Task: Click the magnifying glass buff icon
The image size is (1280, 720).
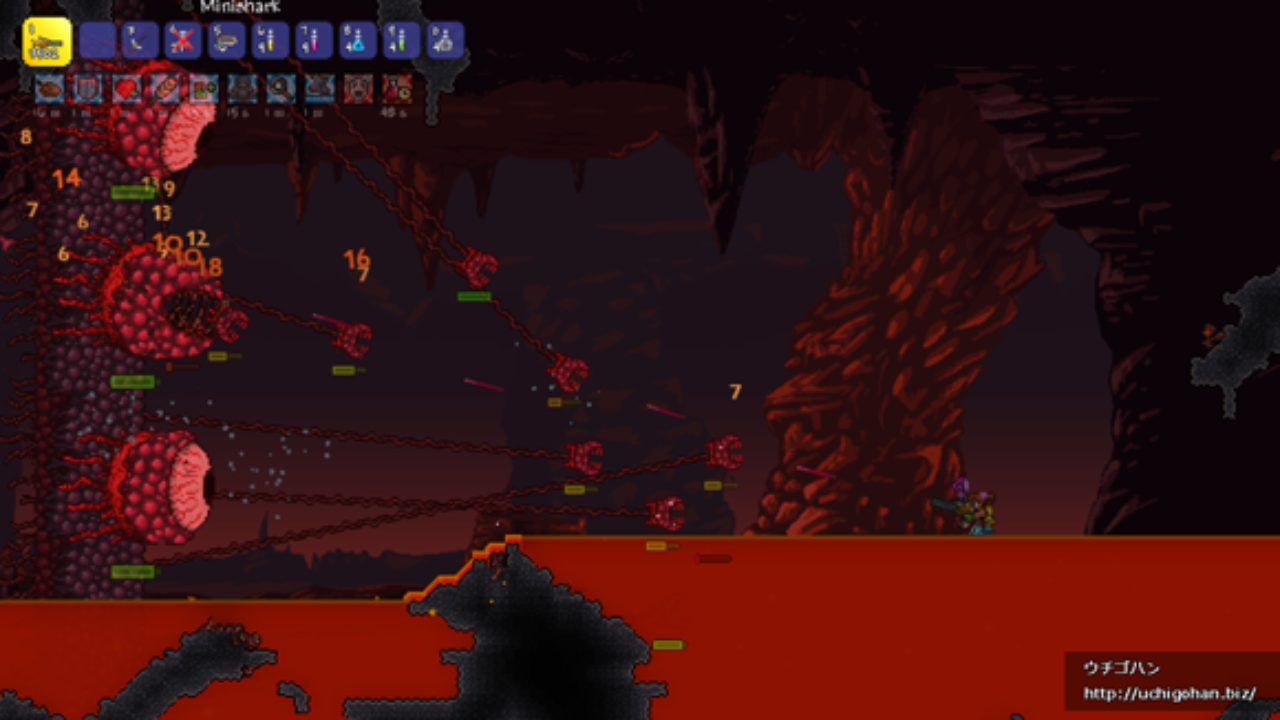Action: pyautogui.click(x=281, y=89)
